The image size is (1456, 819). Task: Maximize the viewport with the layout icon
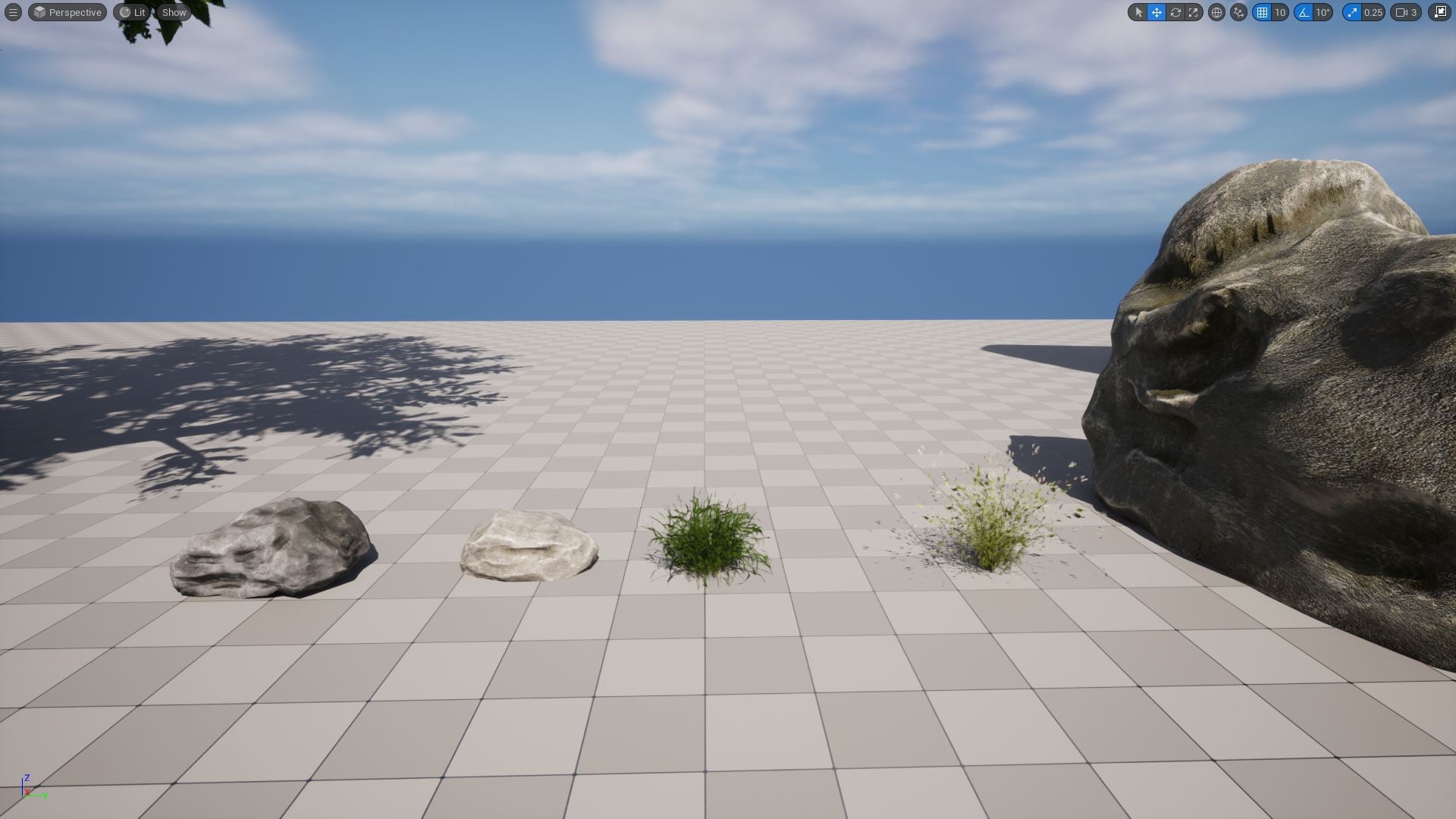(1439, 12)
